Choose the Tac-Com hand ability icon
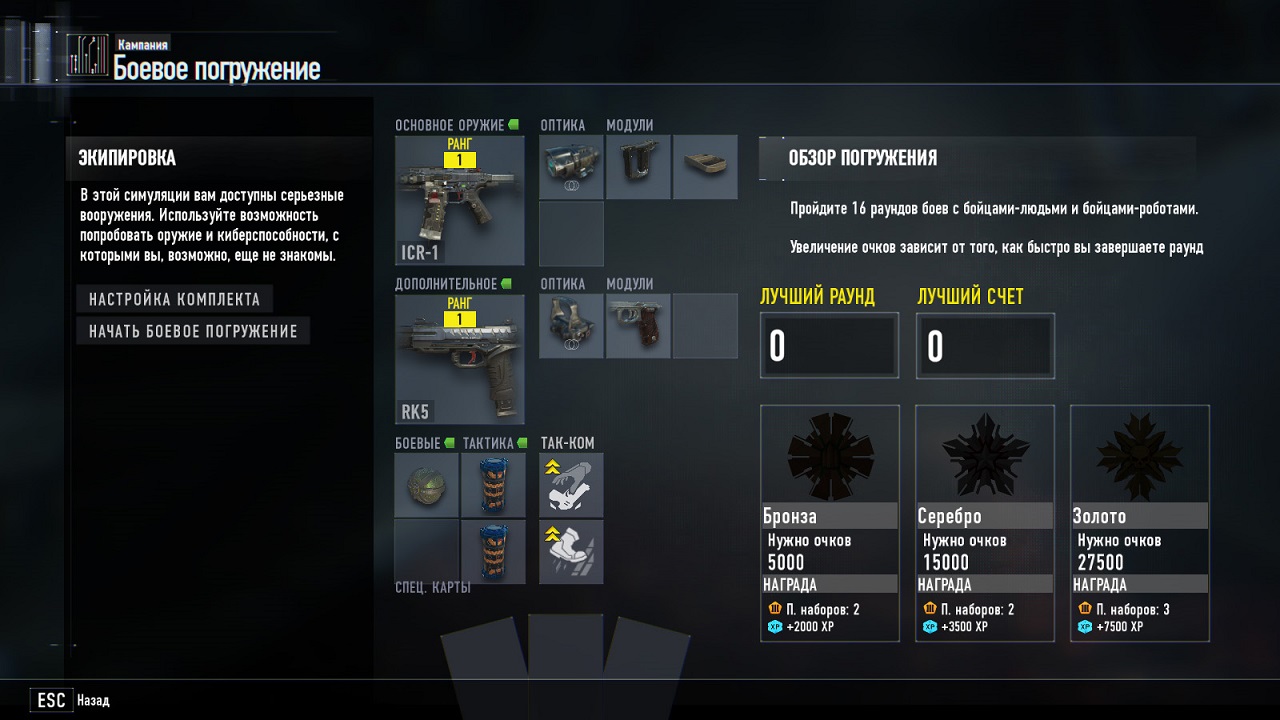 click(571, 485)
